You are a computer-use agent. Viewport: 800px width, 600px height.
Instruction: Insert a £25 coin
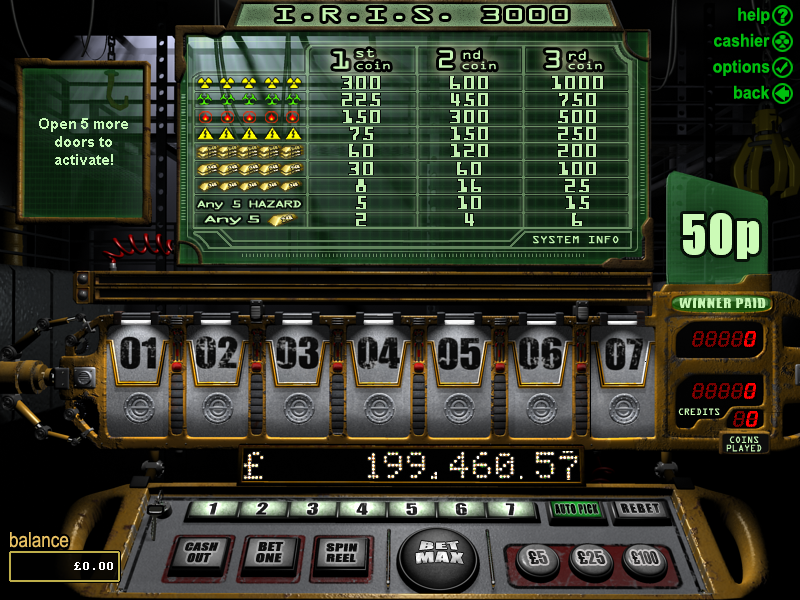[592, 559]
